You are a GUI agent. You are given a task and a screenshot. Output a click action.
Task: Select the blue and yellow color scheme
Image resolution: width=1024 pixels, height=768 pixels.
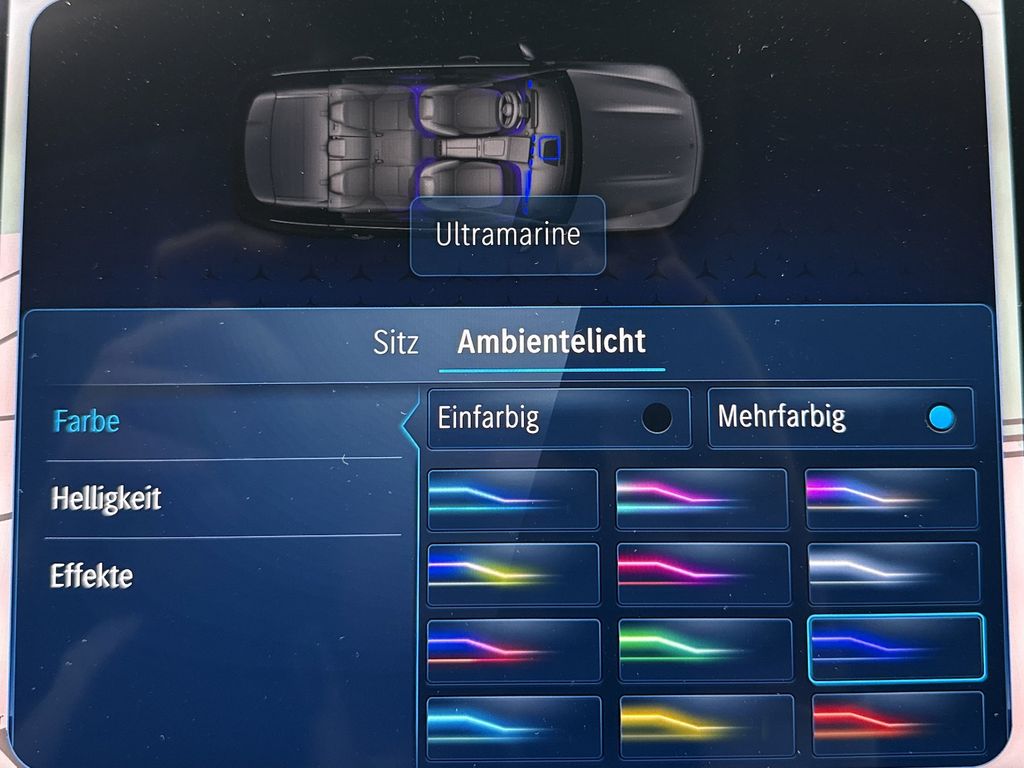(x=513, y=574)
